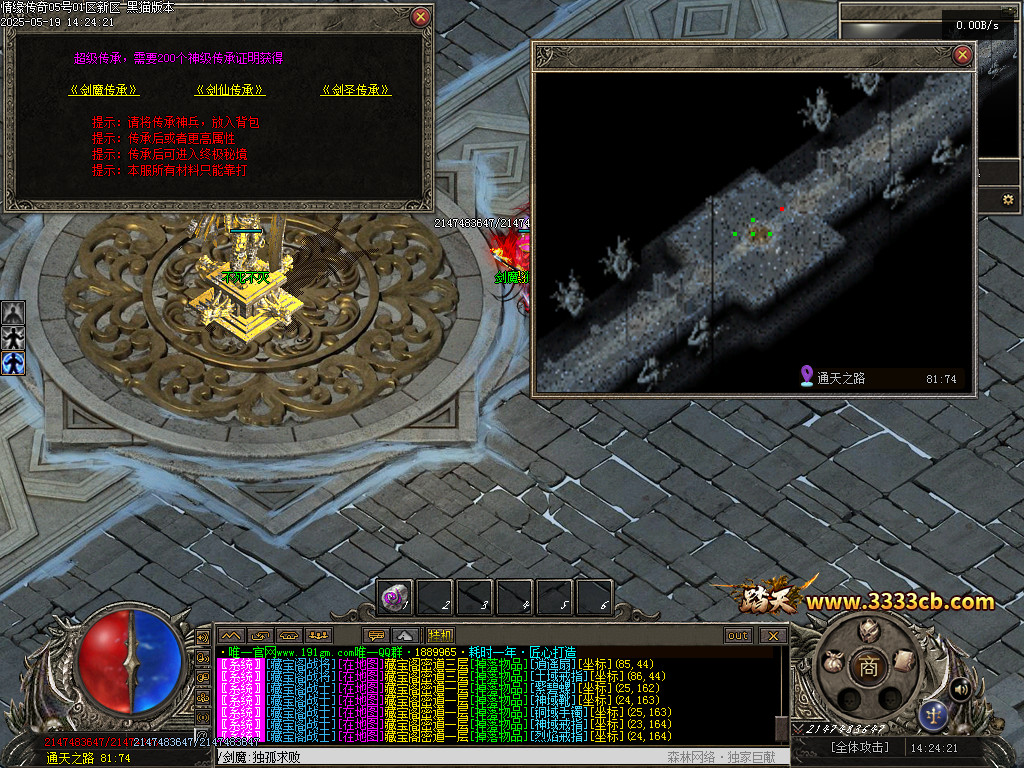Use the purple item in hotbar slot 1
The image size is (1024, 768).
click(x=395, y=597)
